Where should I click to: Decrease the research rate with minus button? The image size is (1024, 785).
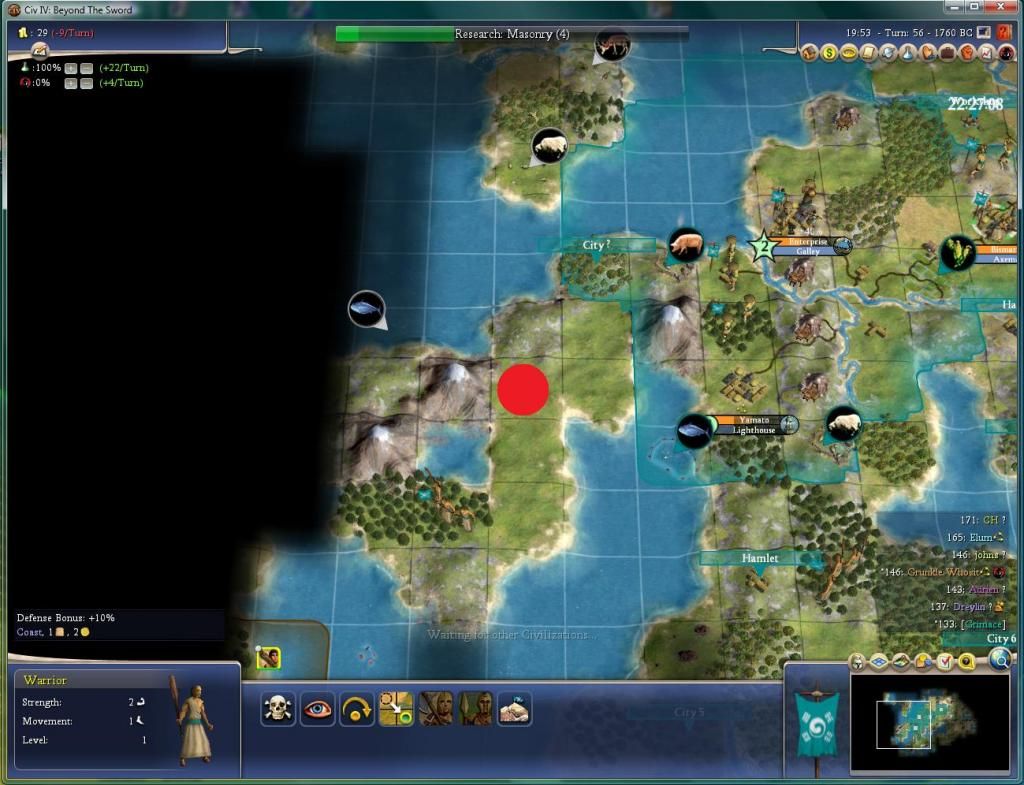87,68
